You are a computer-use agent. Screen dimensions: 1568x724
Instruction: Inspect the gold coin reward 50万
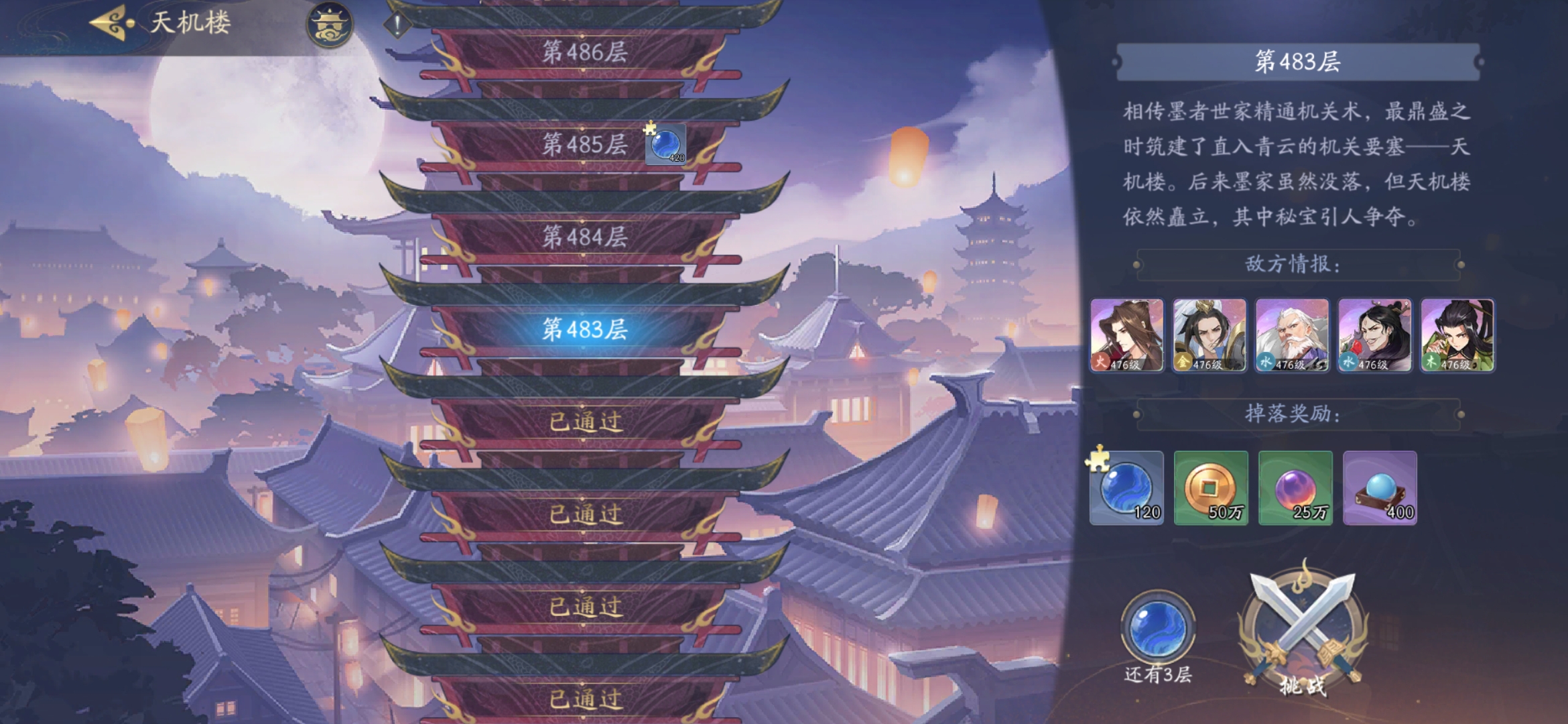click(x=1211, y=488)
